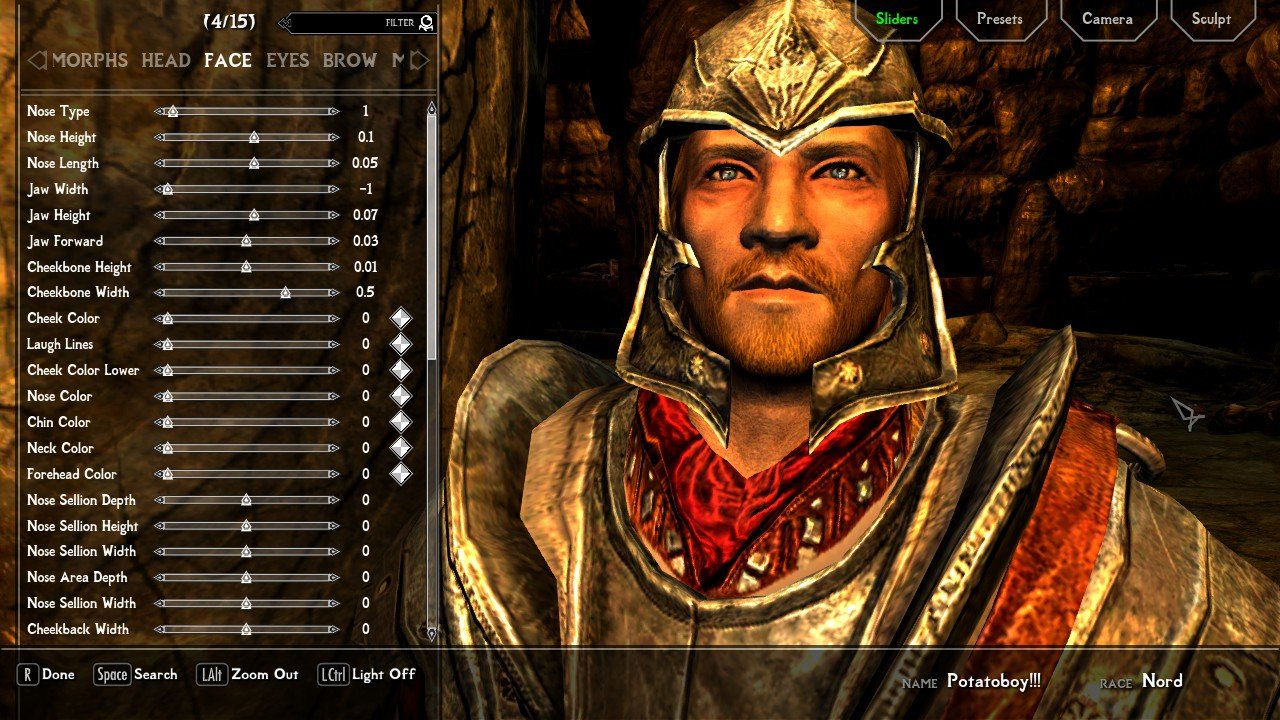1280x720 pixels.
Task: Open the Cheek Color picker diamond
Action: click(400, 319)
